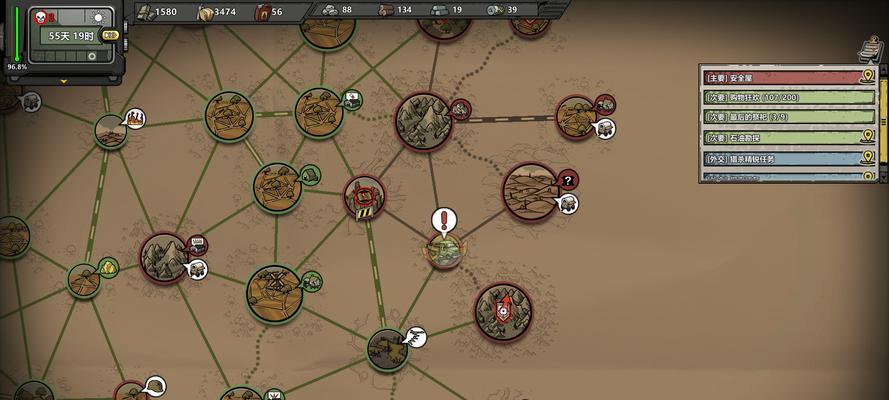Open the 猎杀精锐任务 diplomacy quest
This screenshot has width=889, height=400.
pyautogui.click(x=780, y=158)
